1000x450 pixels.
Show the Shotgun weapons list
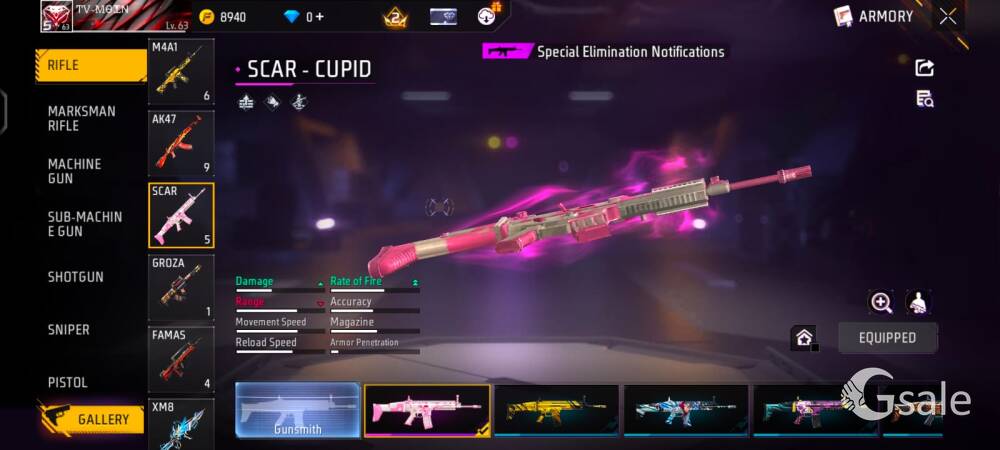click(x=76, y=277)
